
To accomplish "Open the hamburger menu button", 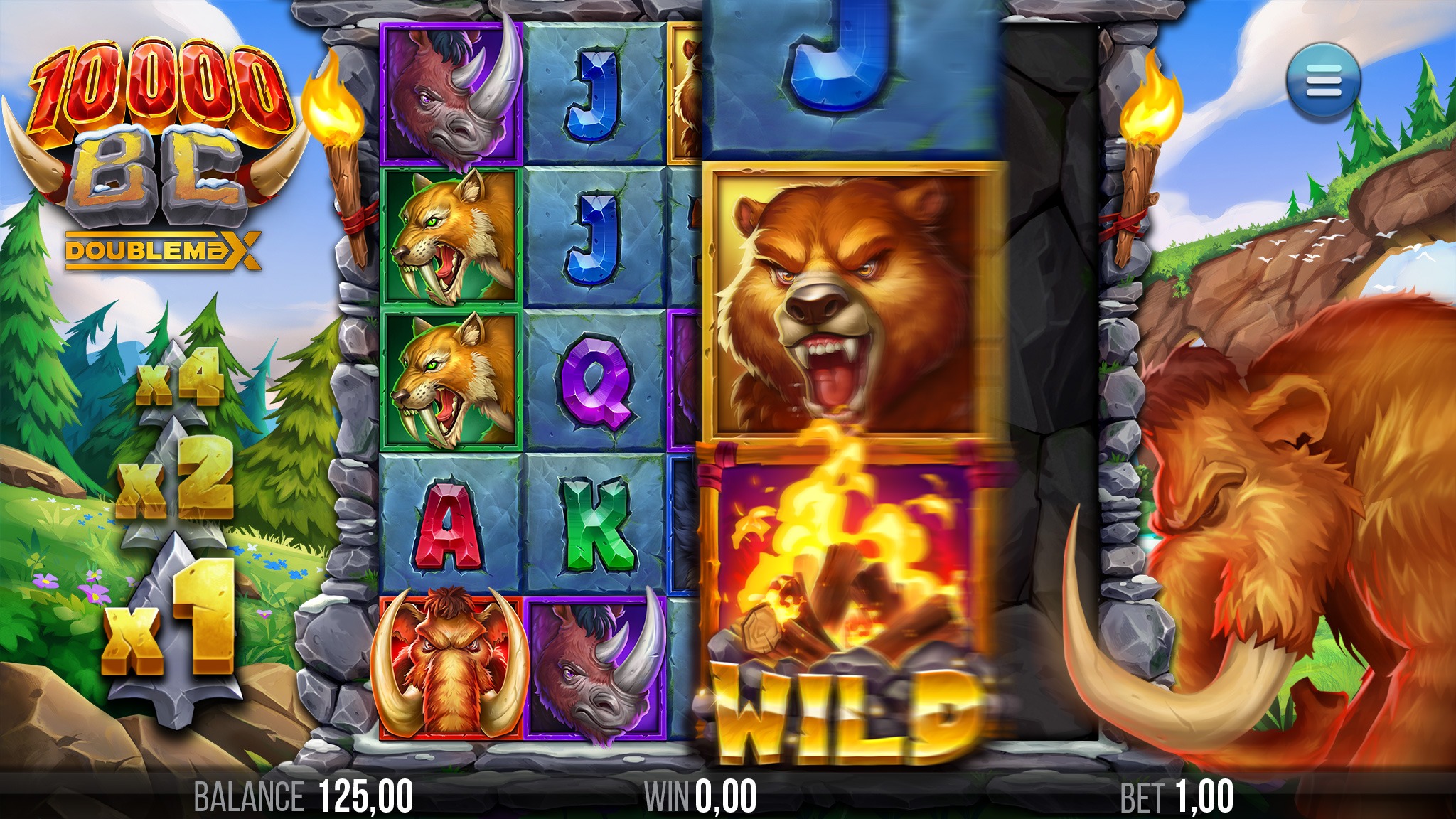I will pos(1322,81).
